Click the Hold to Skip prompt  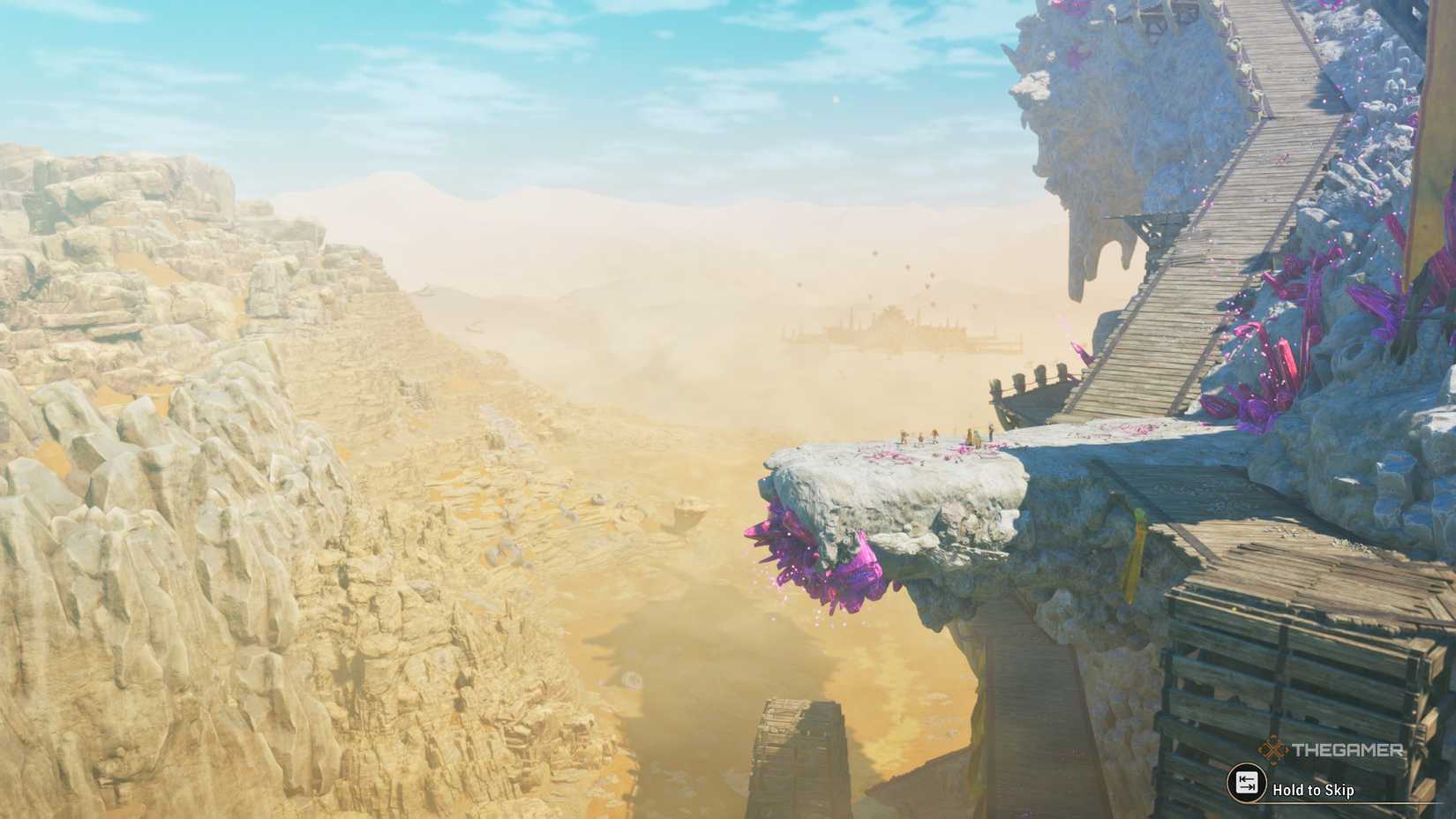(x=1315, y=788)
